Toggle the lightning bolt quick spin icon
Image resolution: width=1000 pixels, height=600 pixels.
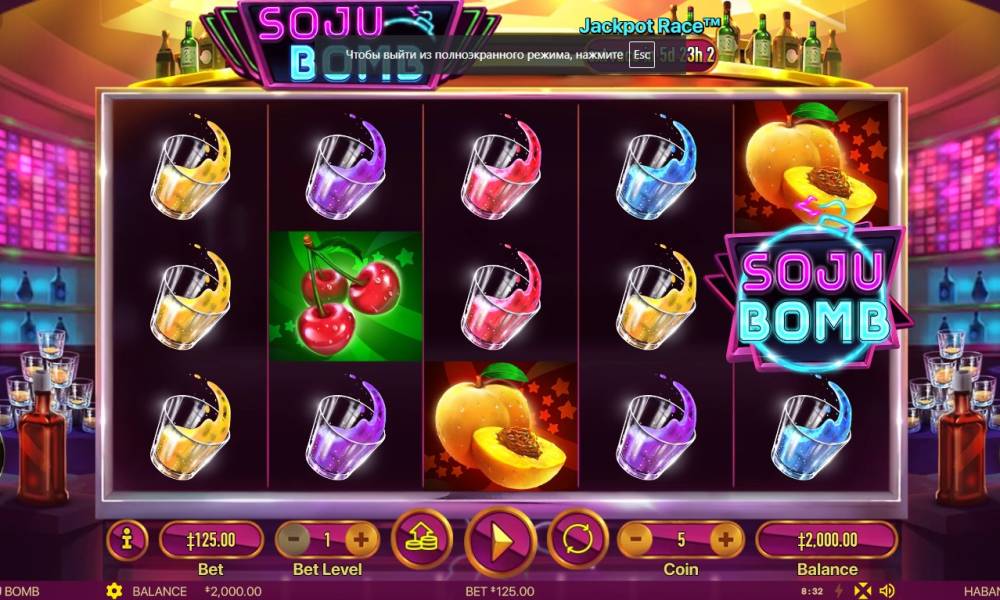(839, 591)
